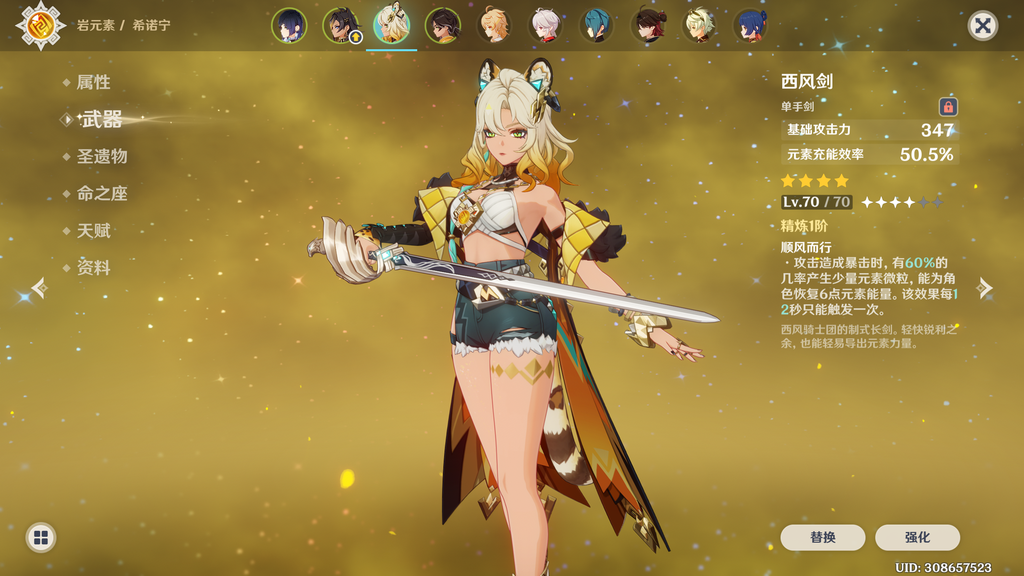Select the highlighted Xilonen portrait

coord(392,26)
